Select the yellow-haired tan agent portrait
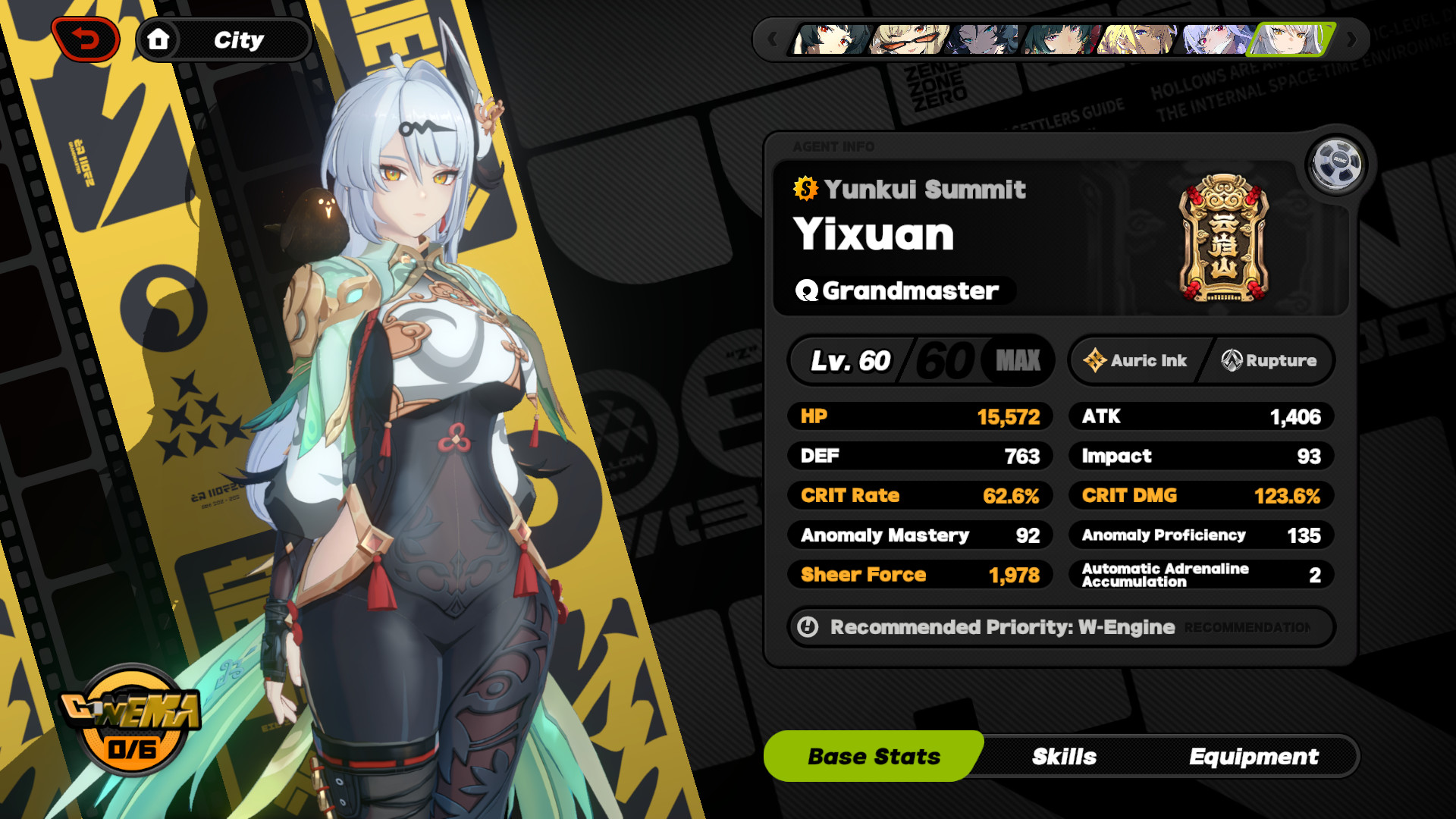This screenshot has height=819, width=1456. pyautogui.click(x=1138, y=39)
